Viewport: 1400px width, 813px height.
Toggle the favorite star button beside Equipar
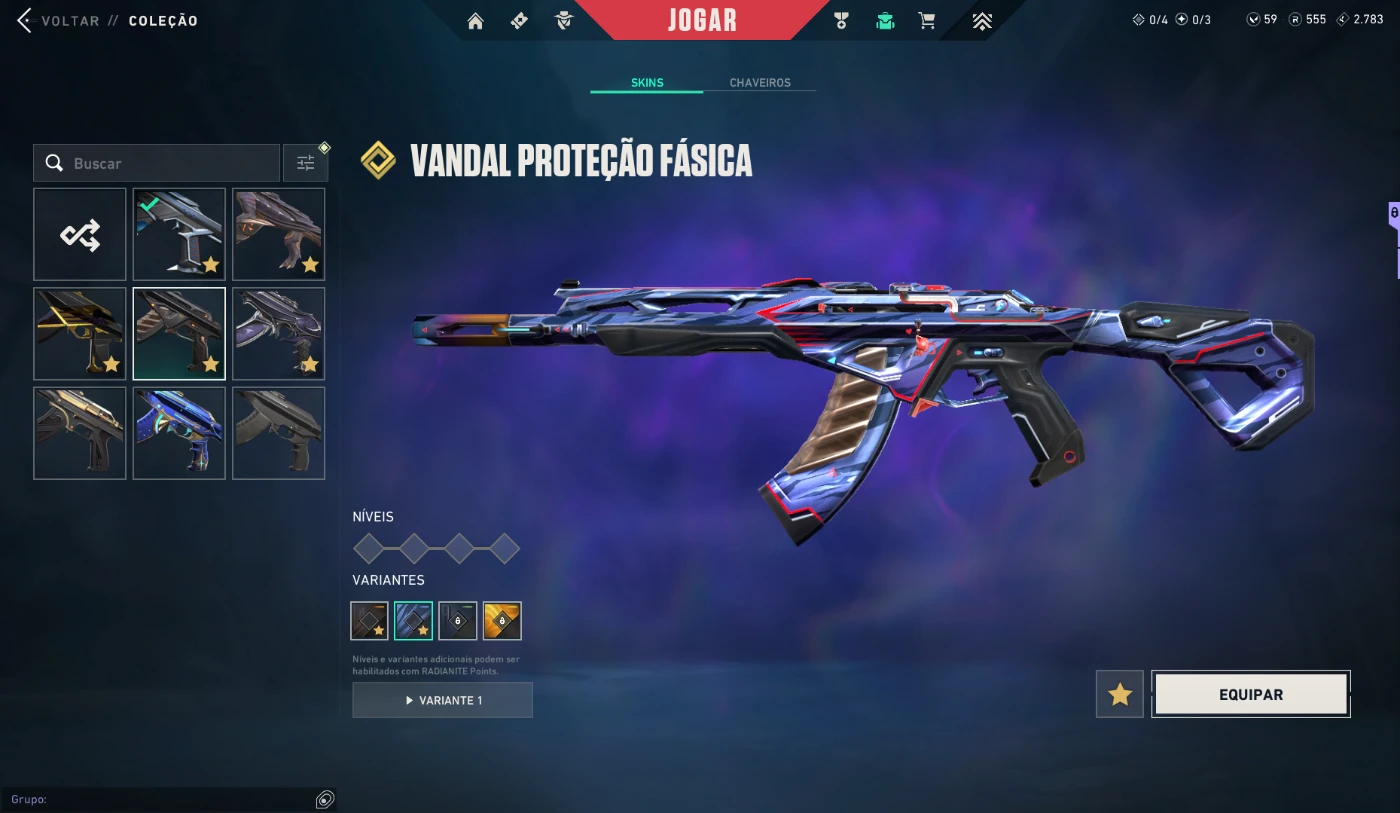tap(1120, 694)
